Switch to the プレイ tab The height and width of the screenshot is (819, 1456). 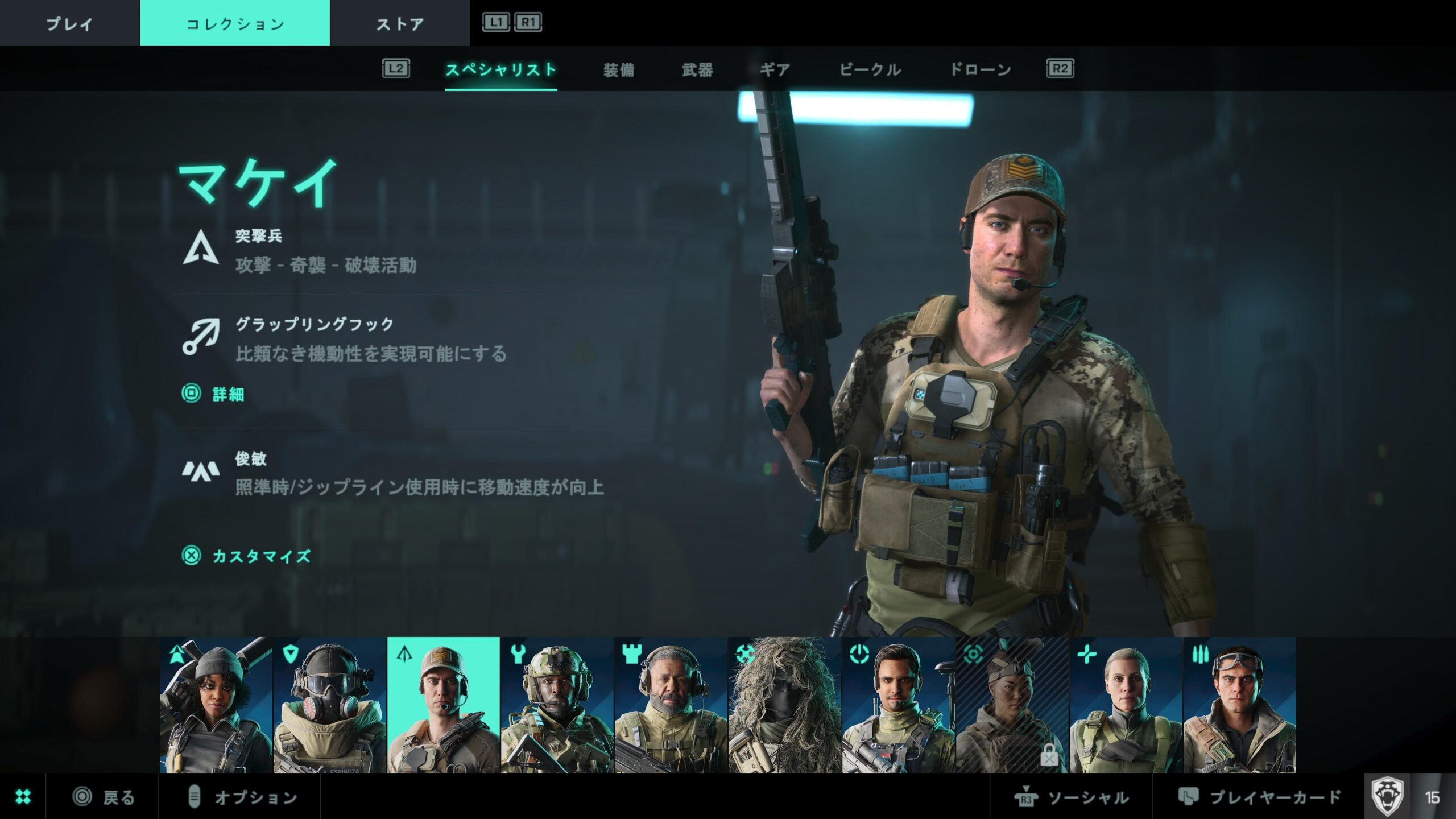pyautogui.click(x=69, y=23)
